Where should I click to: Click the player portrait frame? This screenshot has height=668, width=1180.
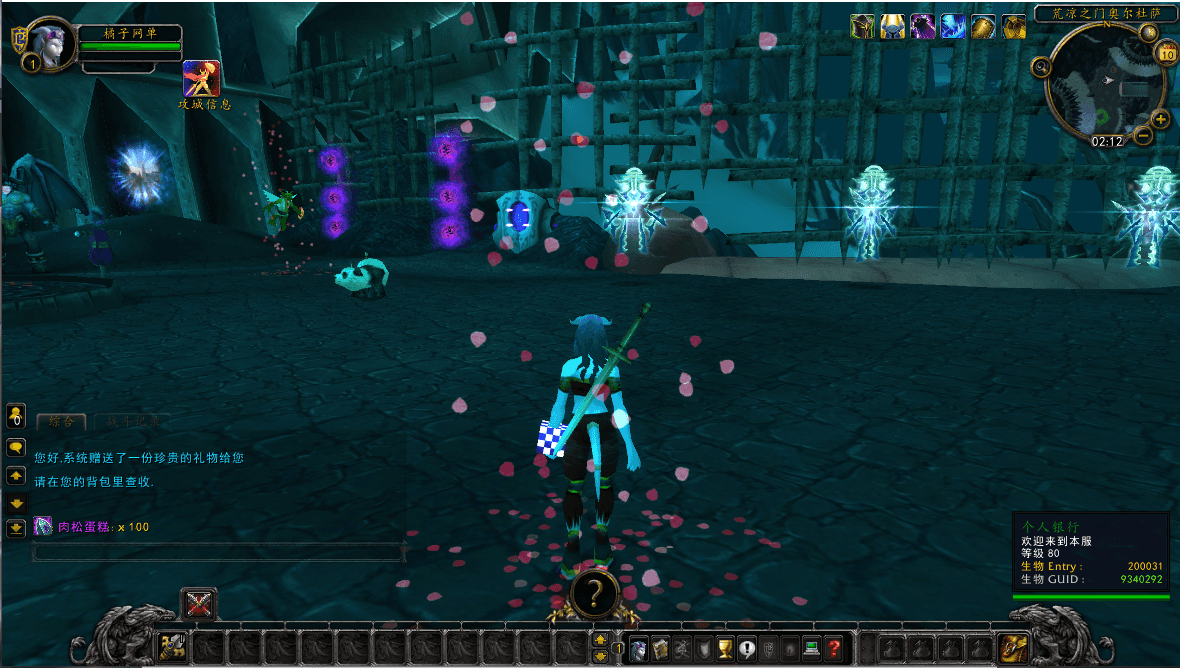(48, 46)
